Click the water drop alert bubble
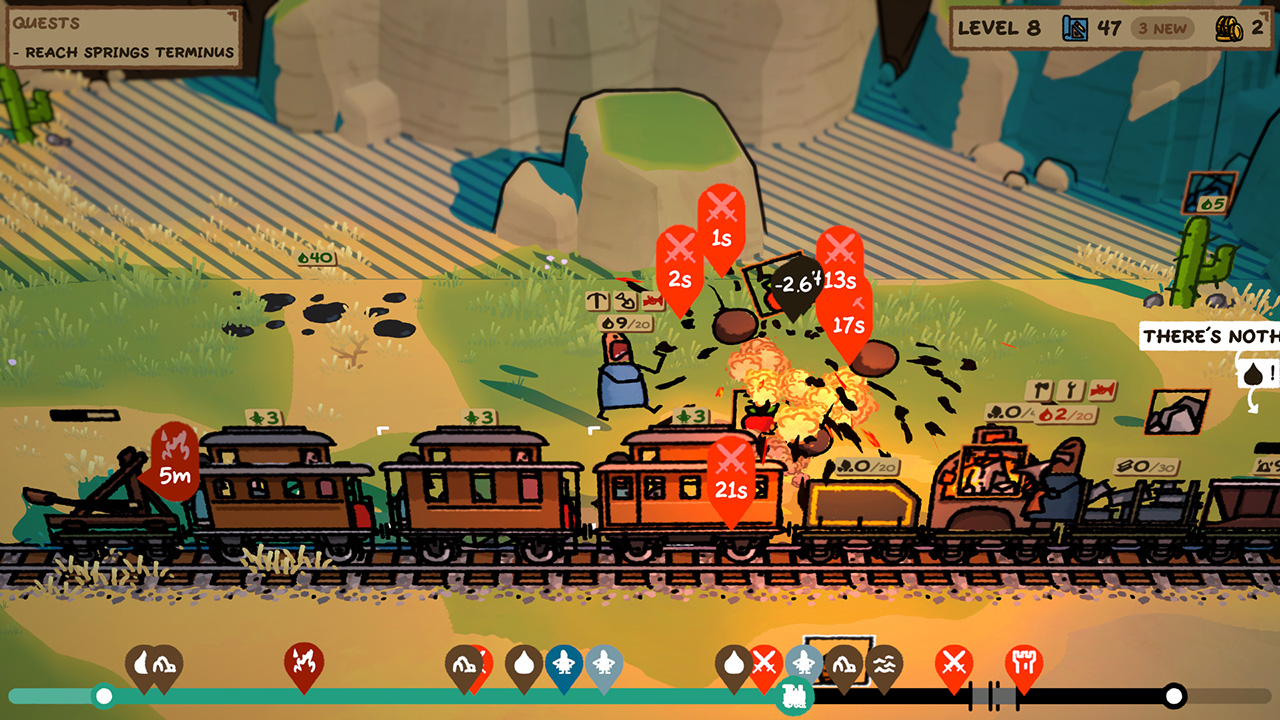Screen dimensions: 1280x720 click(1253, 373)
